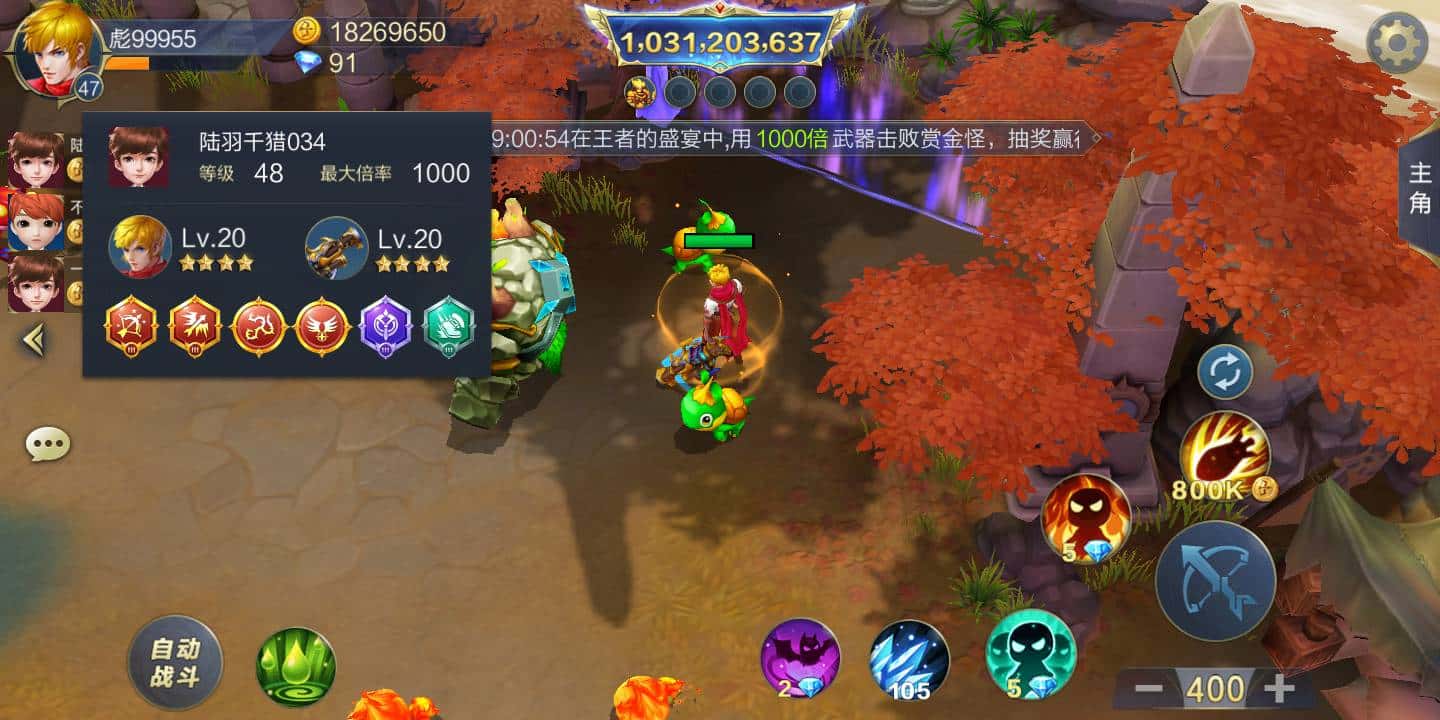The width and height of the screenshot is (1440, 720).
Task: View the purple skill emblem on player card
Action: pyautogui.click(x=385, y=325)
